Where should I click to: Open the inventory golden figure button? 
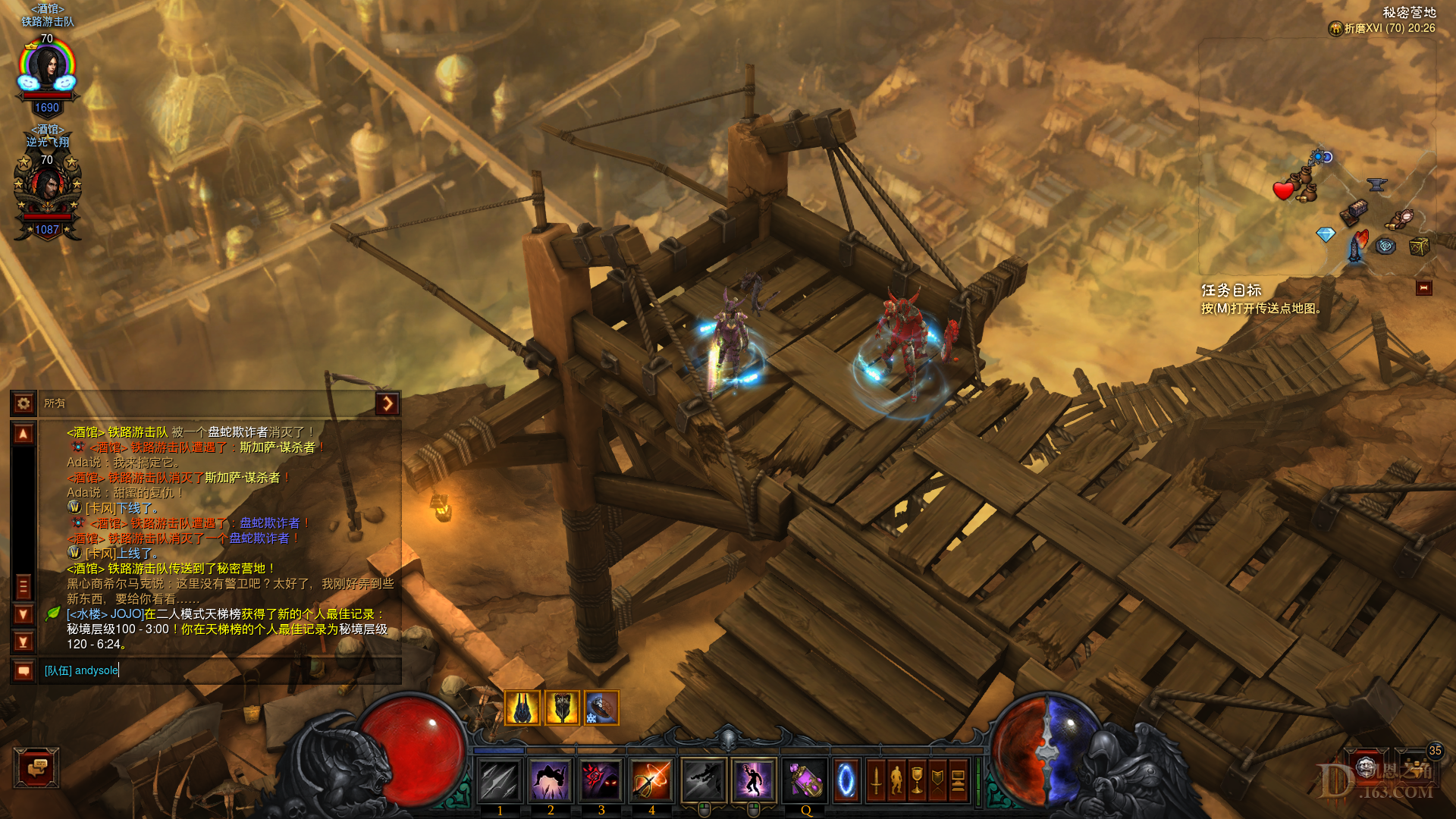coord(896,780)
